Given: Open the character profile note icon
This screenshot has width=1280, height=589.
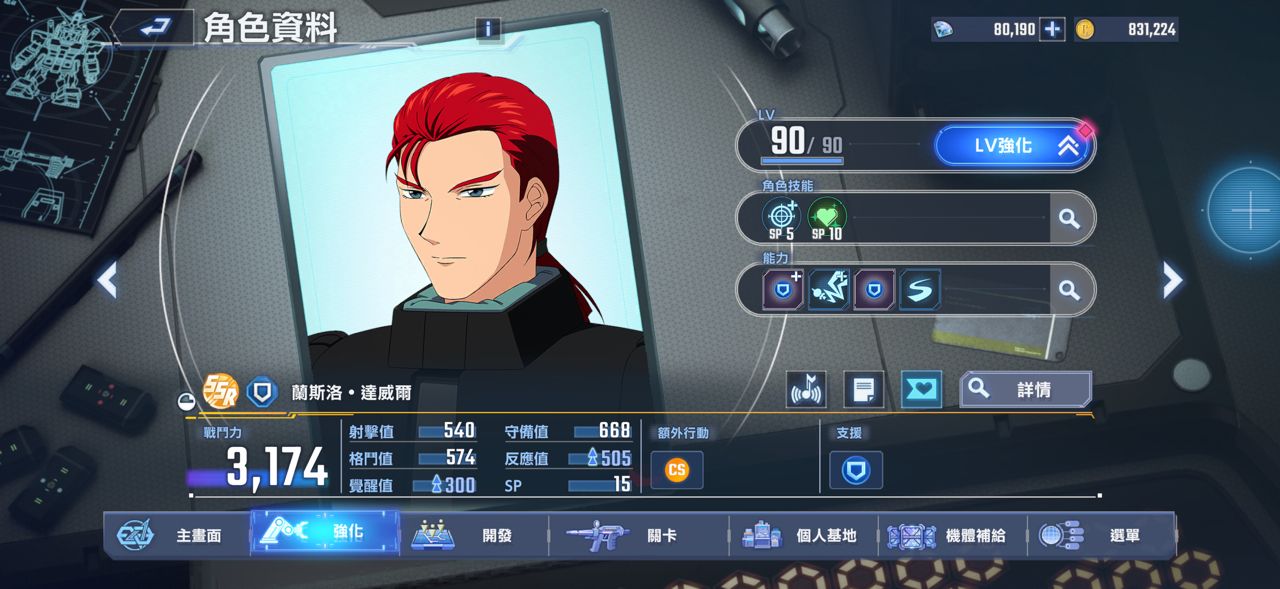Looking at the screenshot, I should click(863, 390).
